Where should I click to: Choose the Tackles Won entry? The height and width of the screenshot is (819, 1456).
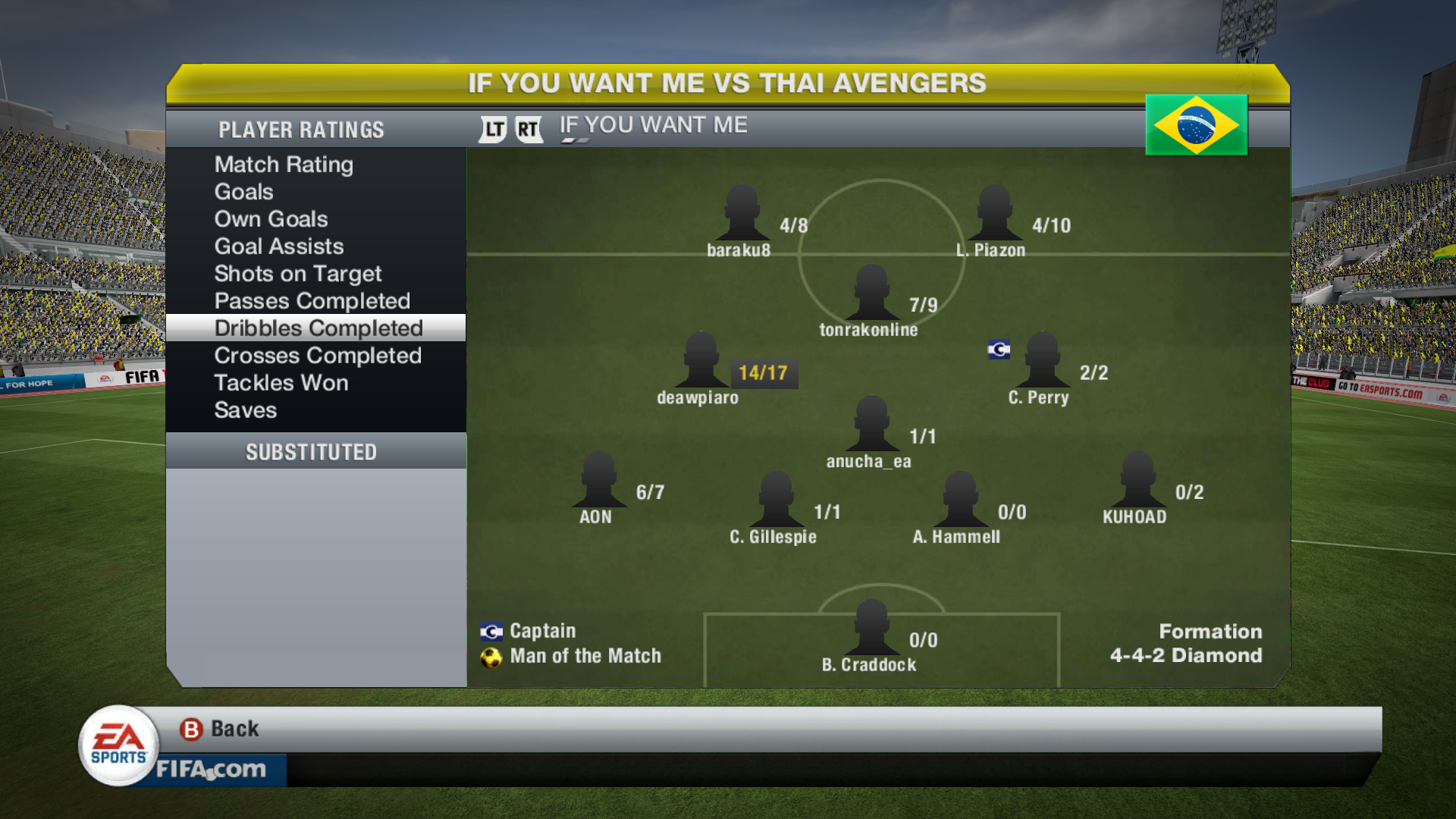point(281,383)
